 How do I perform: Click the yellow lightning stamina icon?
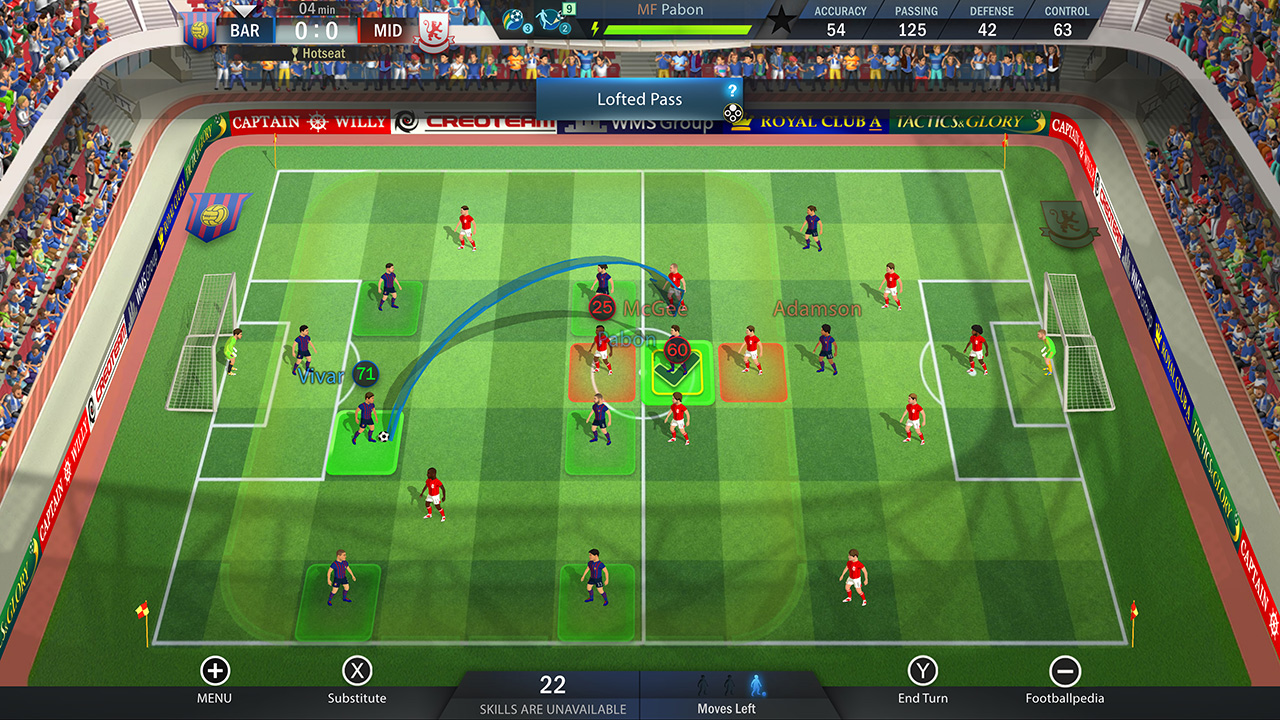coord(597,27)
